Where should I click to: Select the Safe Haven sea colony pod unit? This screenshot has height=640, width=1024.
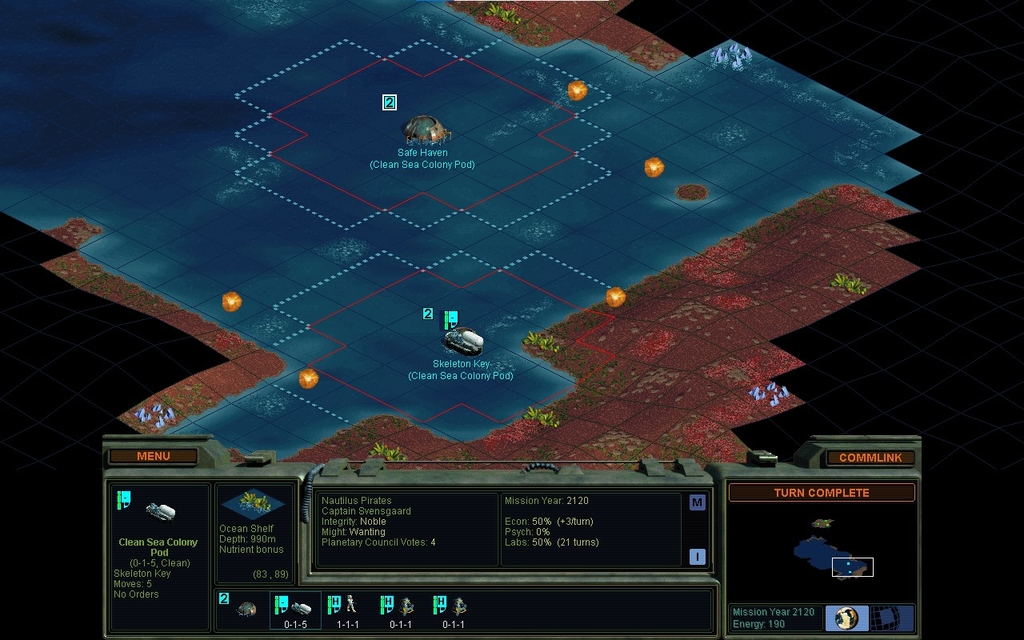(424, 128)
